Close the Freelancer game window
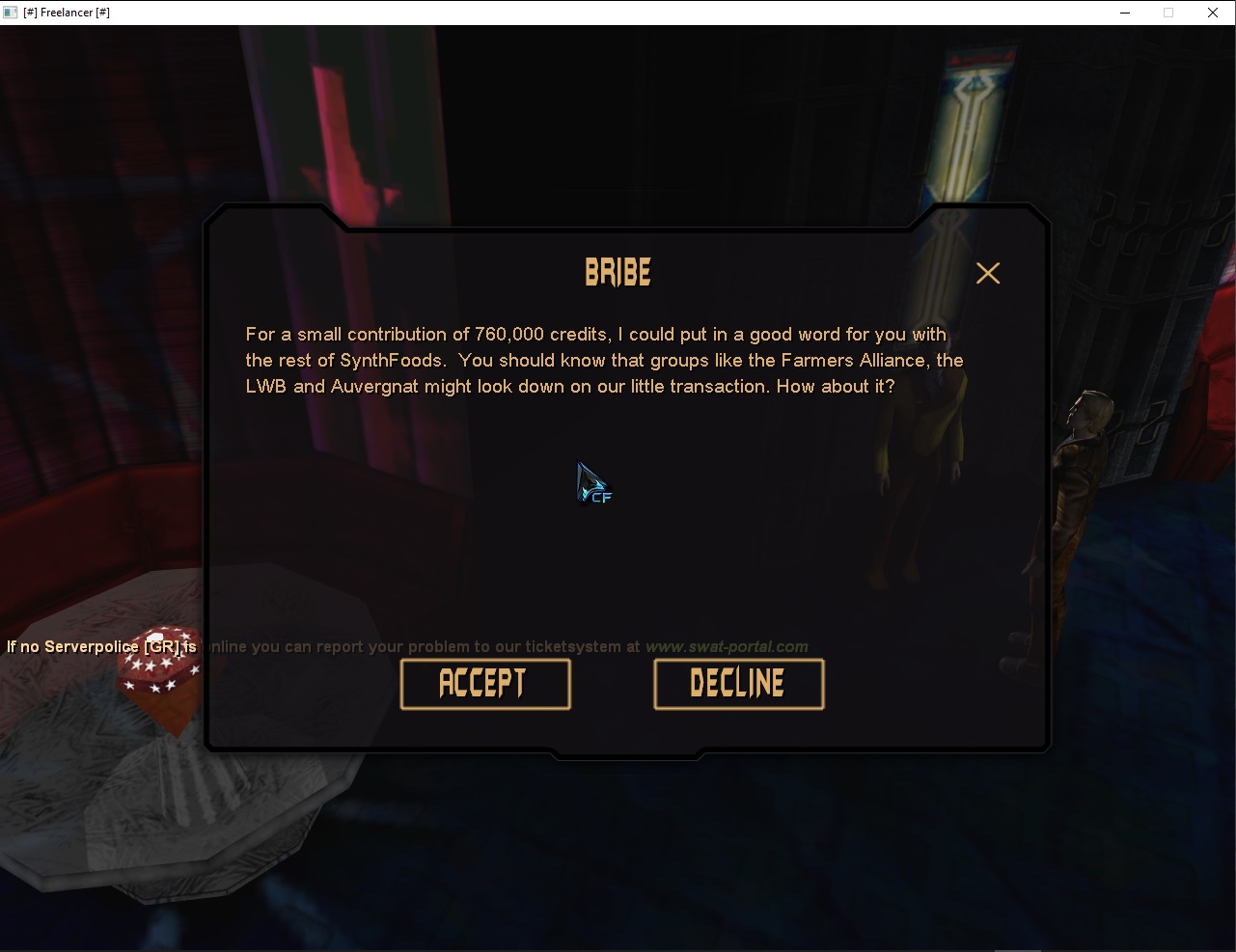Screen dimensions: 1236x952 click(x=1213, y=13)
